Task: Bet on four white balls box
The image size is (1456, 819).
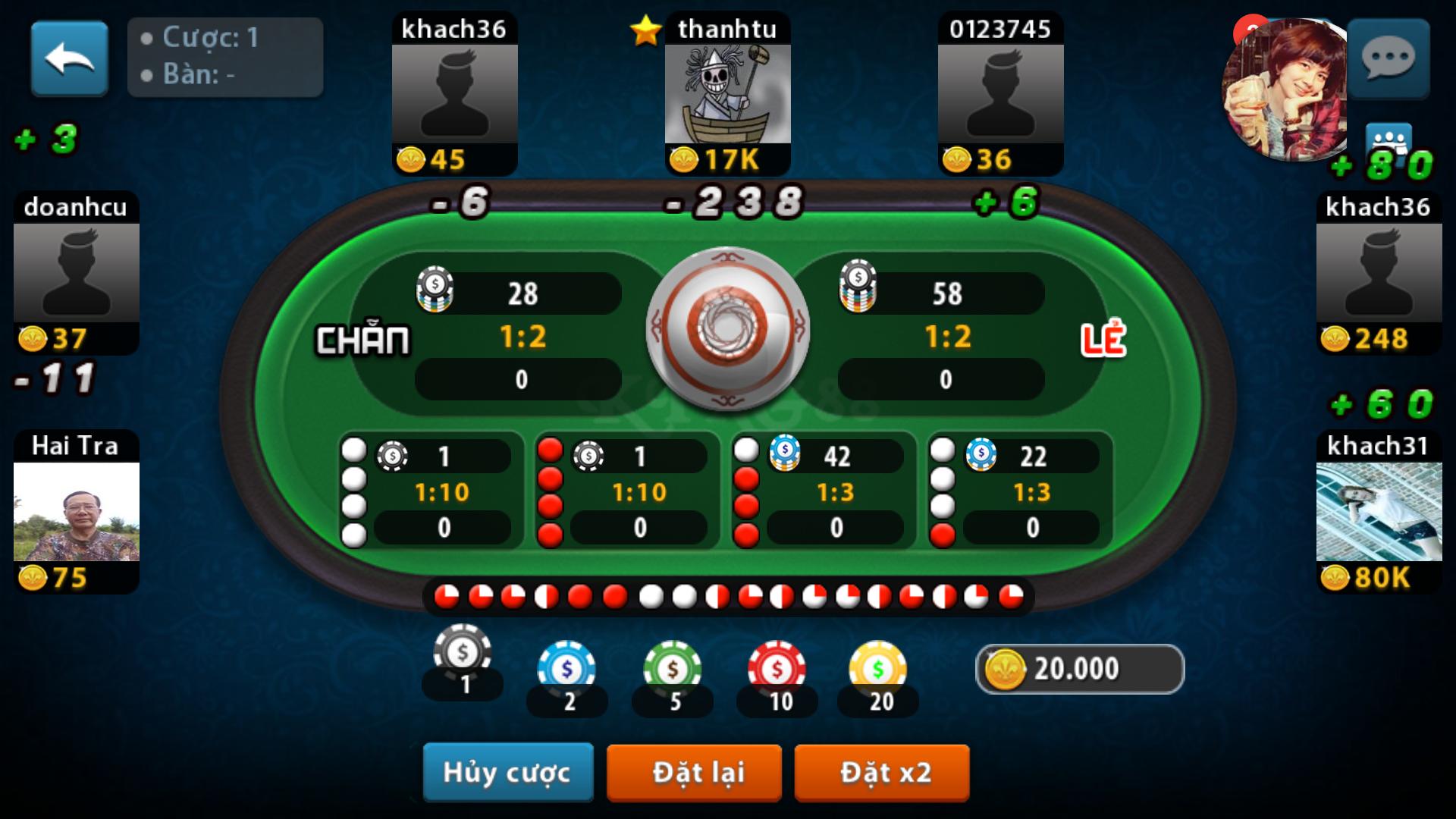Action: [x=431, y=491]
